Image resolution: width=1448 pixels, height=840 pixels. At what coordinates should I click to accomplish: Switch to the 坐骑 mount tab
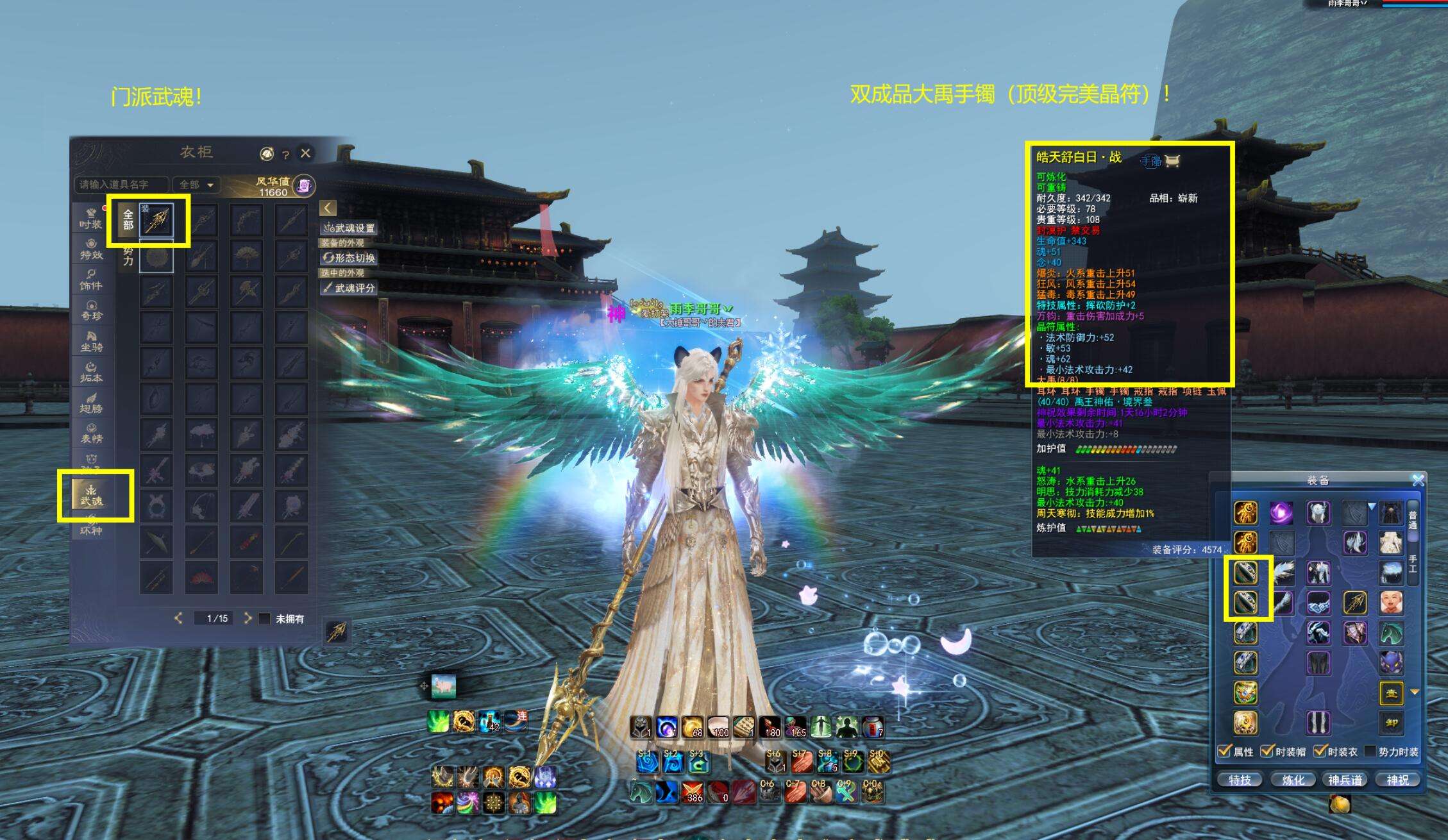point(91,341)
